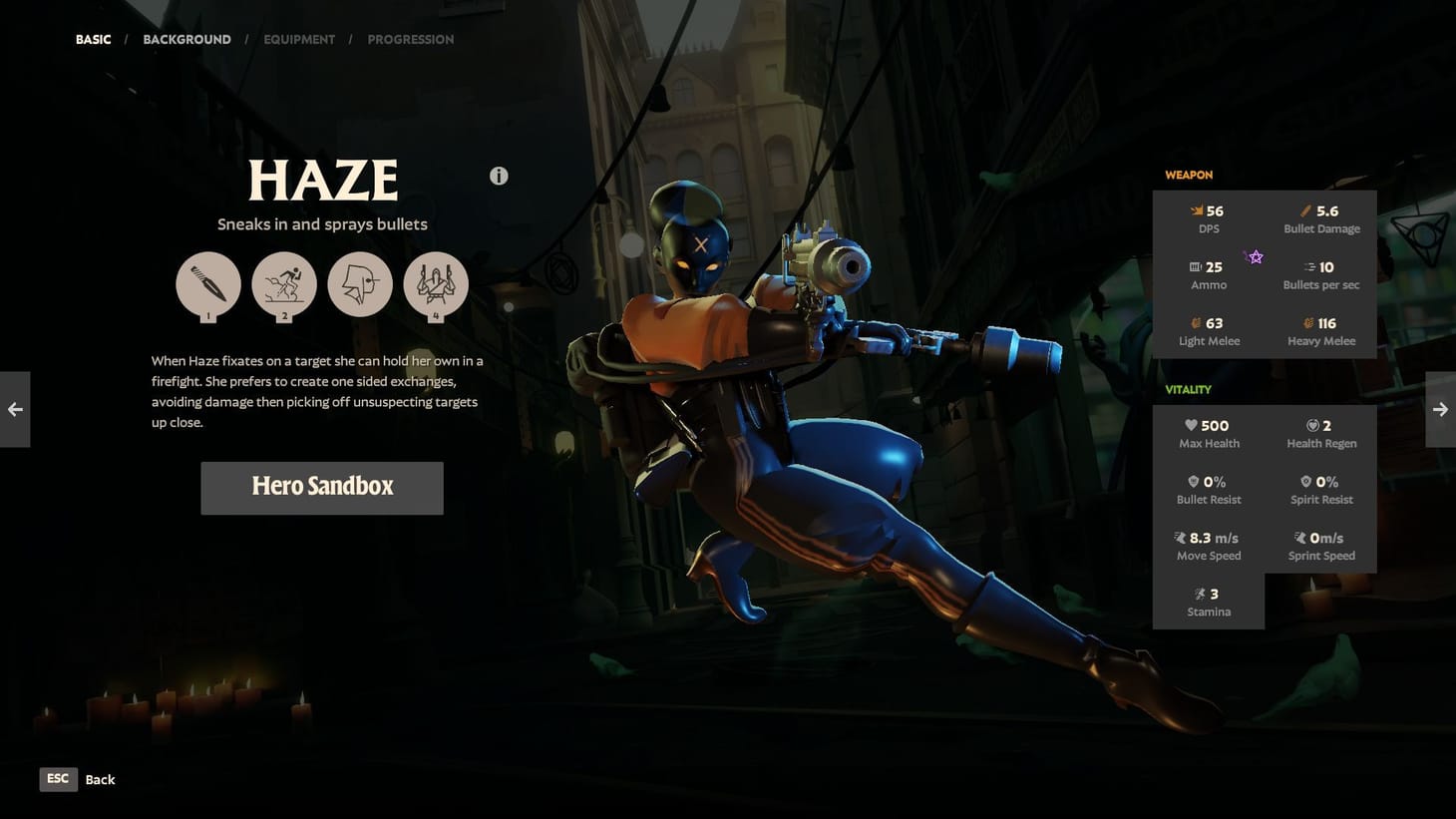Select Haze's Sleep Dagger ability icon
Viewport: 1456px width, 819px height.
tap(208, 286)
